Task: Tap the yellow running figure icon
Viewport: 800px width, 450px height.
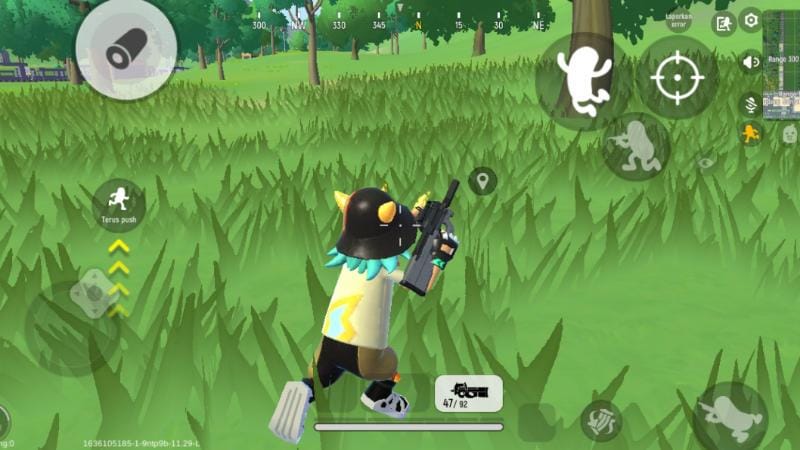Action: (750, 133)
